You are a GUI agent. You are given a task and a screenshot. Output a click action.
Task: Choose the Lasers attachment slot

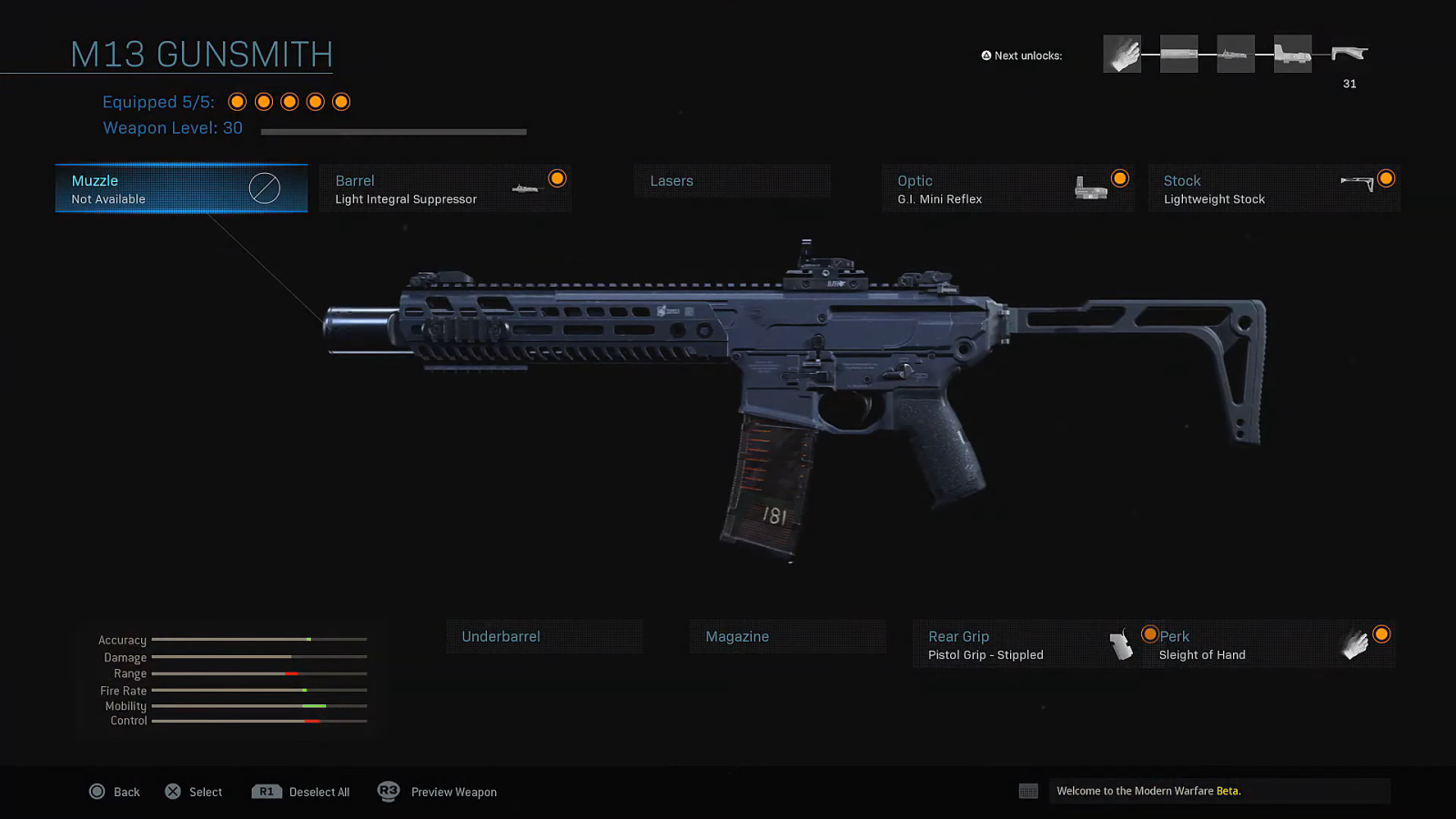coord(732,181)
